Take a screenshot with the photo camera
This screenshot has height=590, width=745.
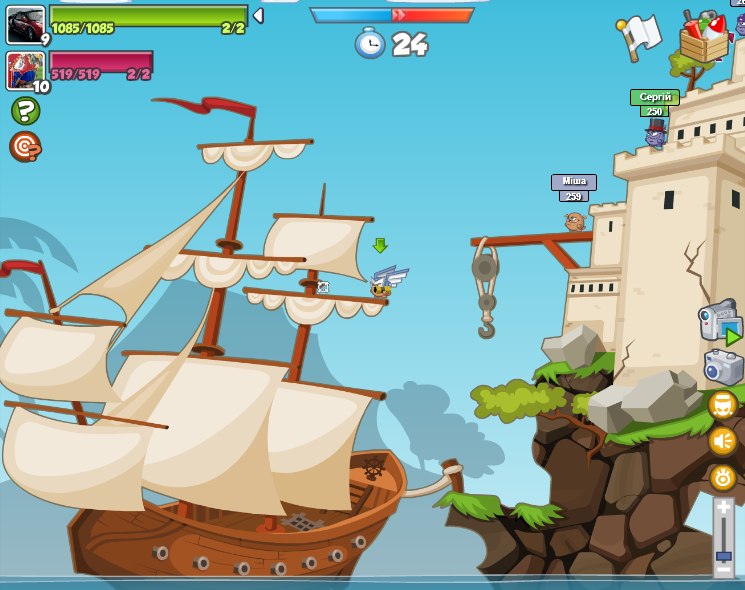[723, 367]
